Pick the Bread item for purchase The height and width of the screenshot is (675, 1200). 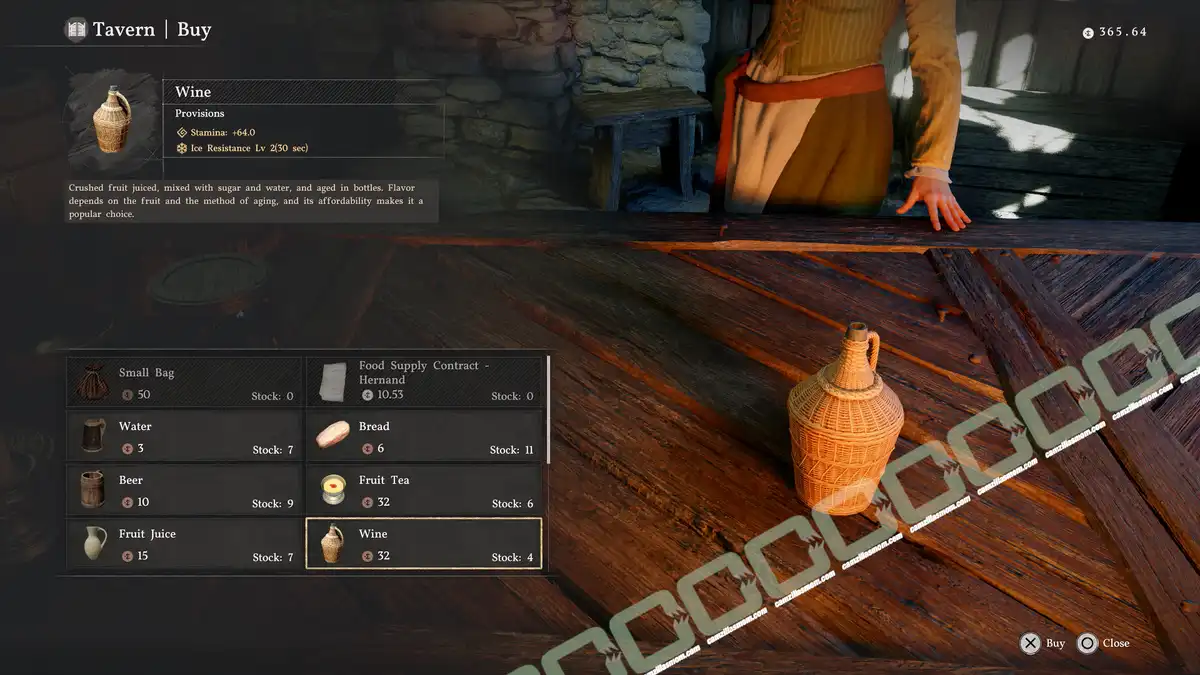click(424, 436)
